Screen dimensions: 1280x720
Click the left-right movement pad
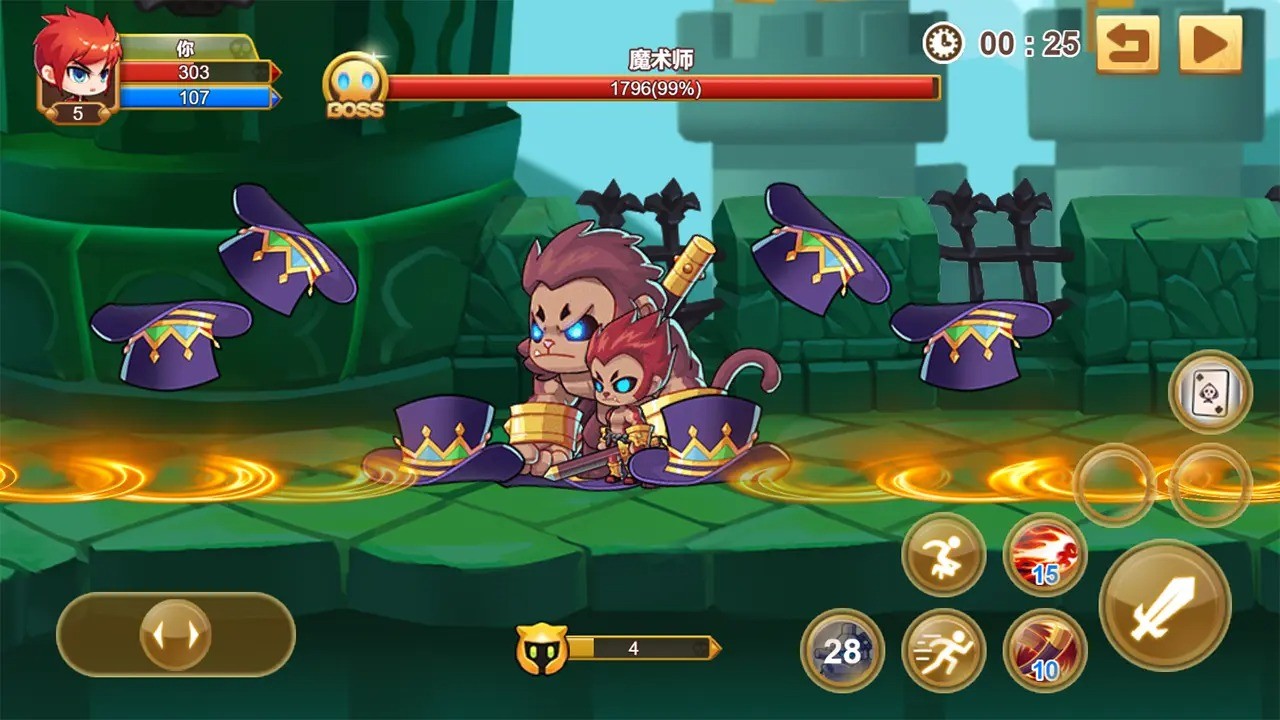[x=176, y=634]
